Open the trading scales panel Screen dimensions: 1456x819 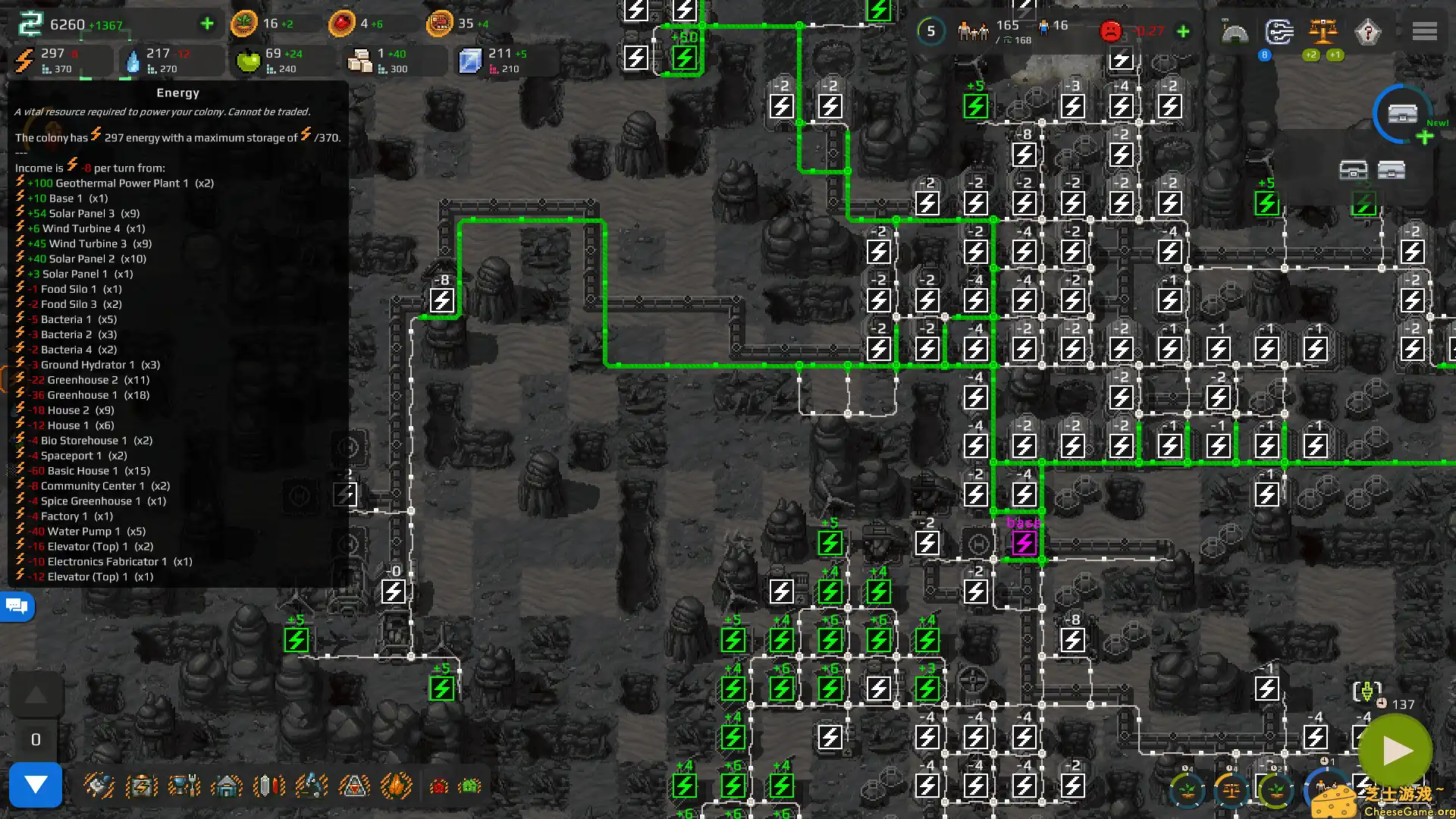click(1323, 32)
